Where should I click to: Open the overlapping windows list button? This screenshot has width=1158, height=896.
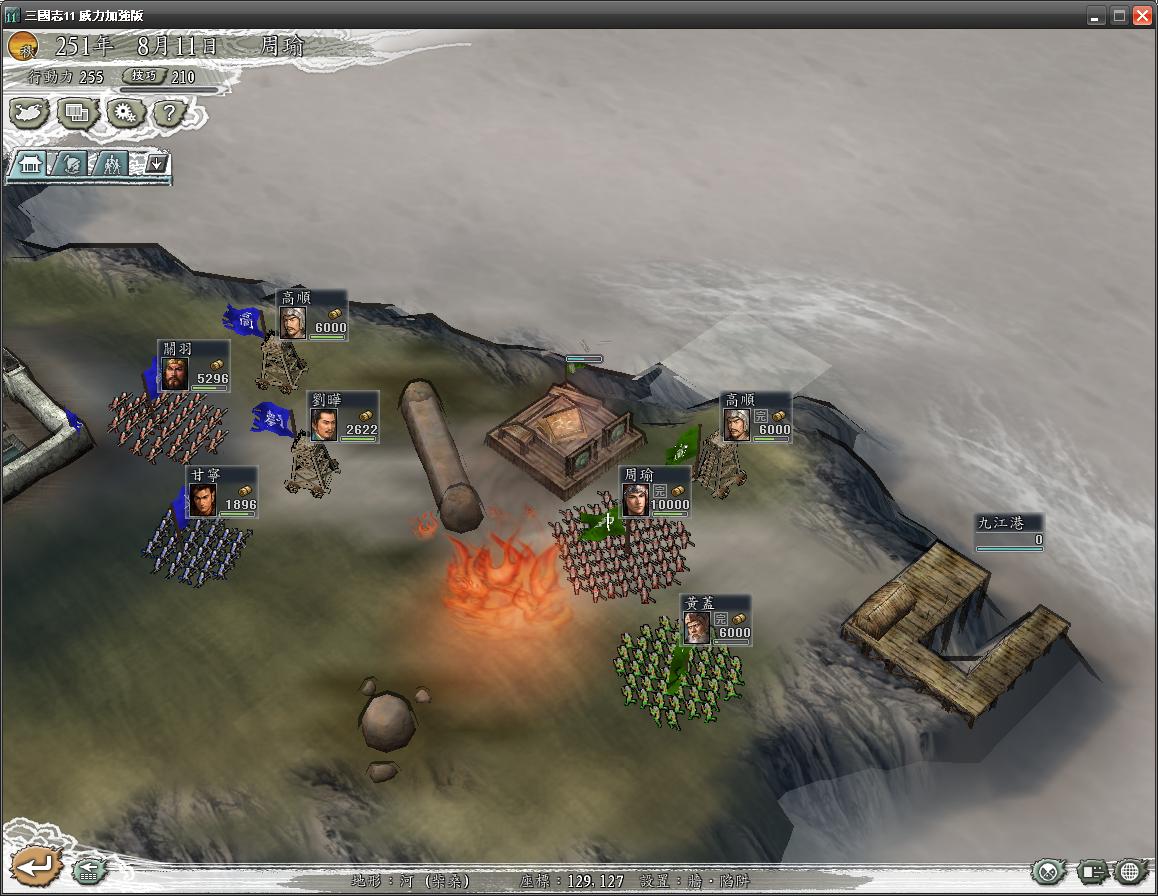pos(77,112)
